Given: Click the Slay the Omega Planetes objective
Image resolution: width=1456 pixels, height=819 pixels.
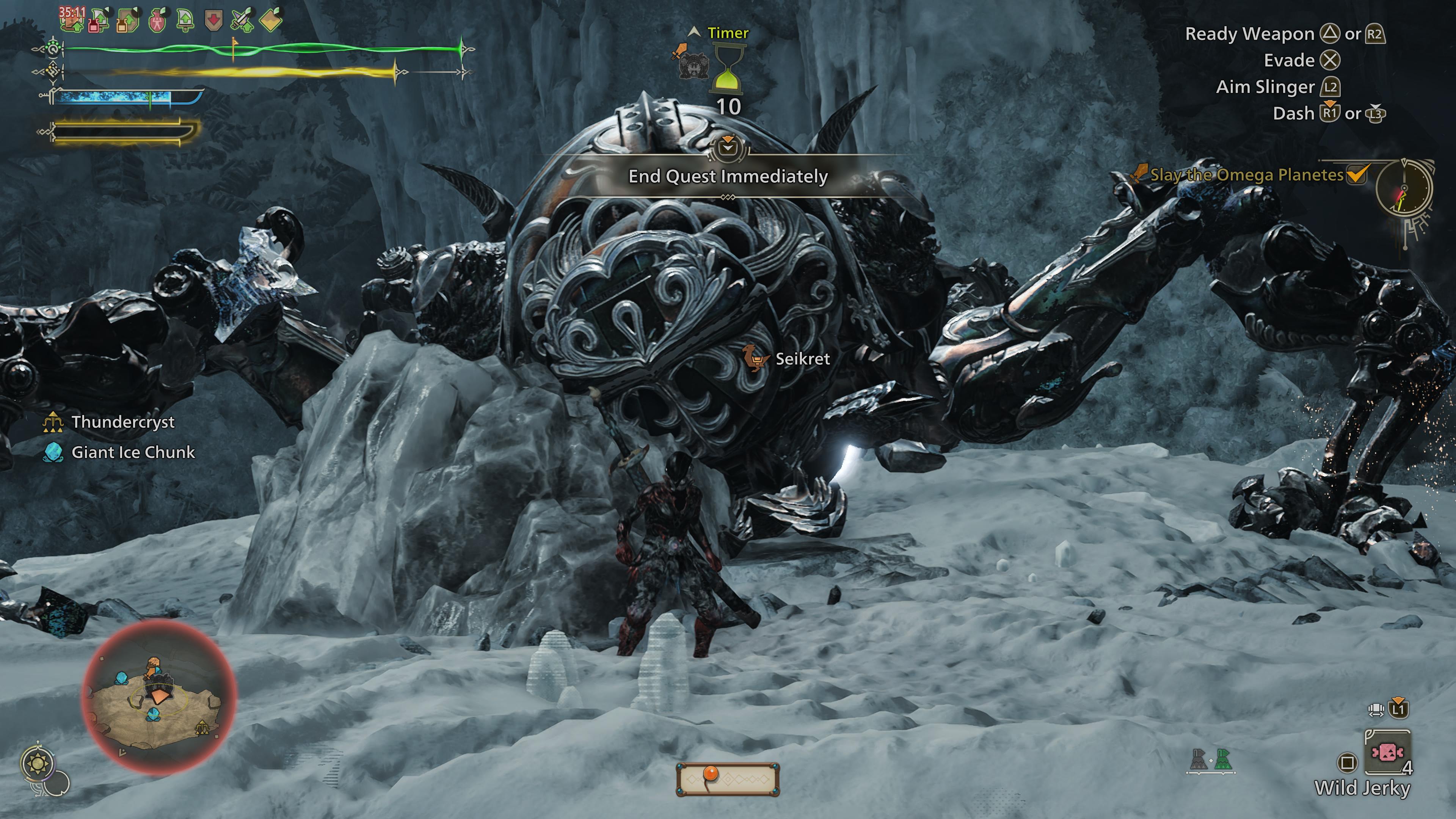Looking at the screenshot, I should [1247, 175].
